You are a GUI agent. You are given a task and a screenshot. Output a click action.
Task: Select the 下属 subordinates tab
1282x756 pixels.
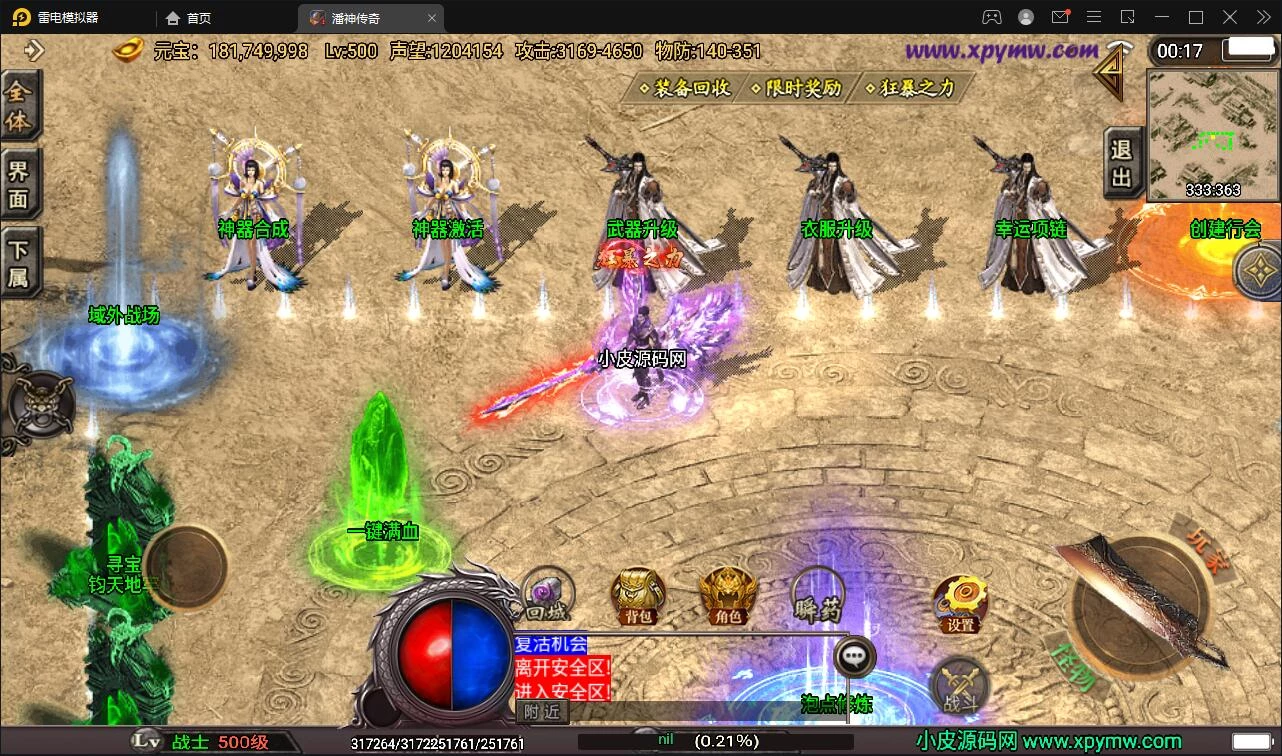tap(19, 262)
